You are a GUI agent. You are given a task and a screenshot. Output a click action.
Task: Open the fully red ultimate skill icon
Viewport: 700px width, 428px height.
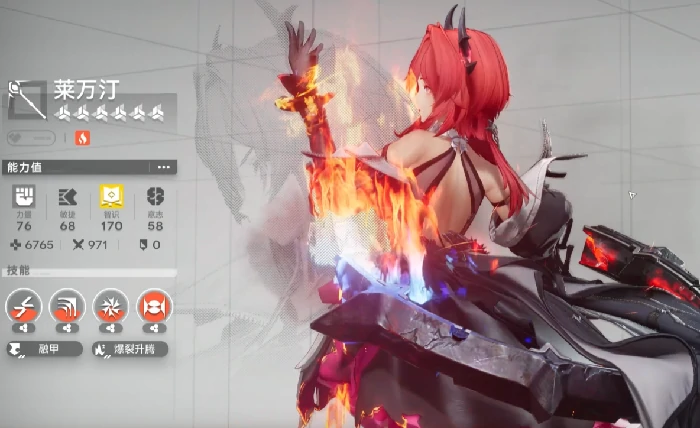[x=154, y=306]
